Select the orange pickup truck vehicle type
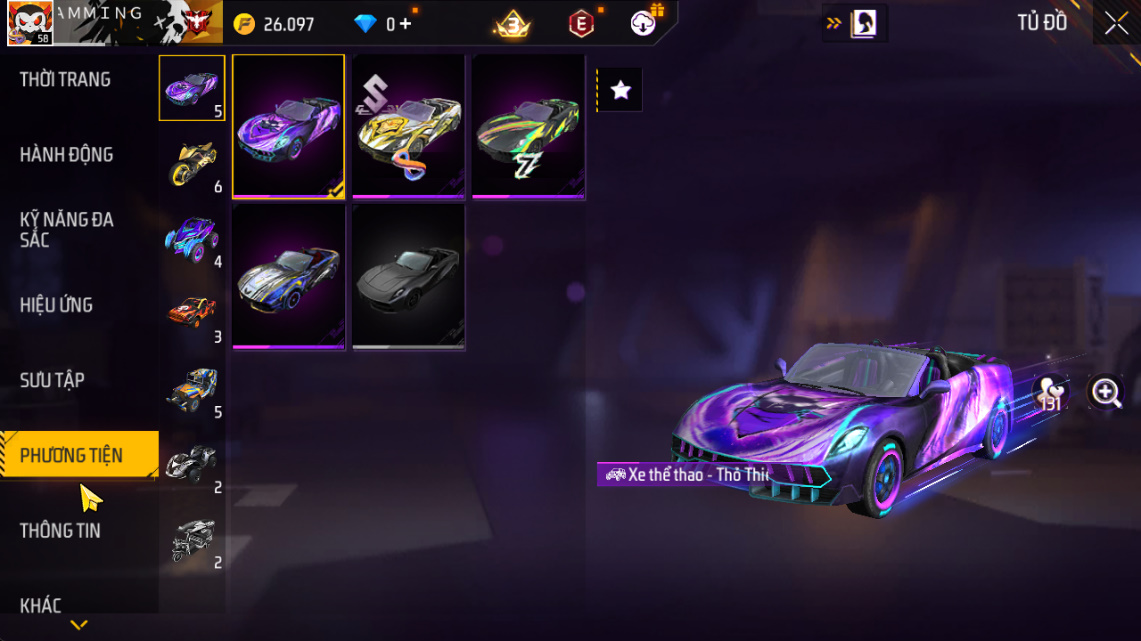Viewport: 1141px width, 641px height. (x=192, y=313)
